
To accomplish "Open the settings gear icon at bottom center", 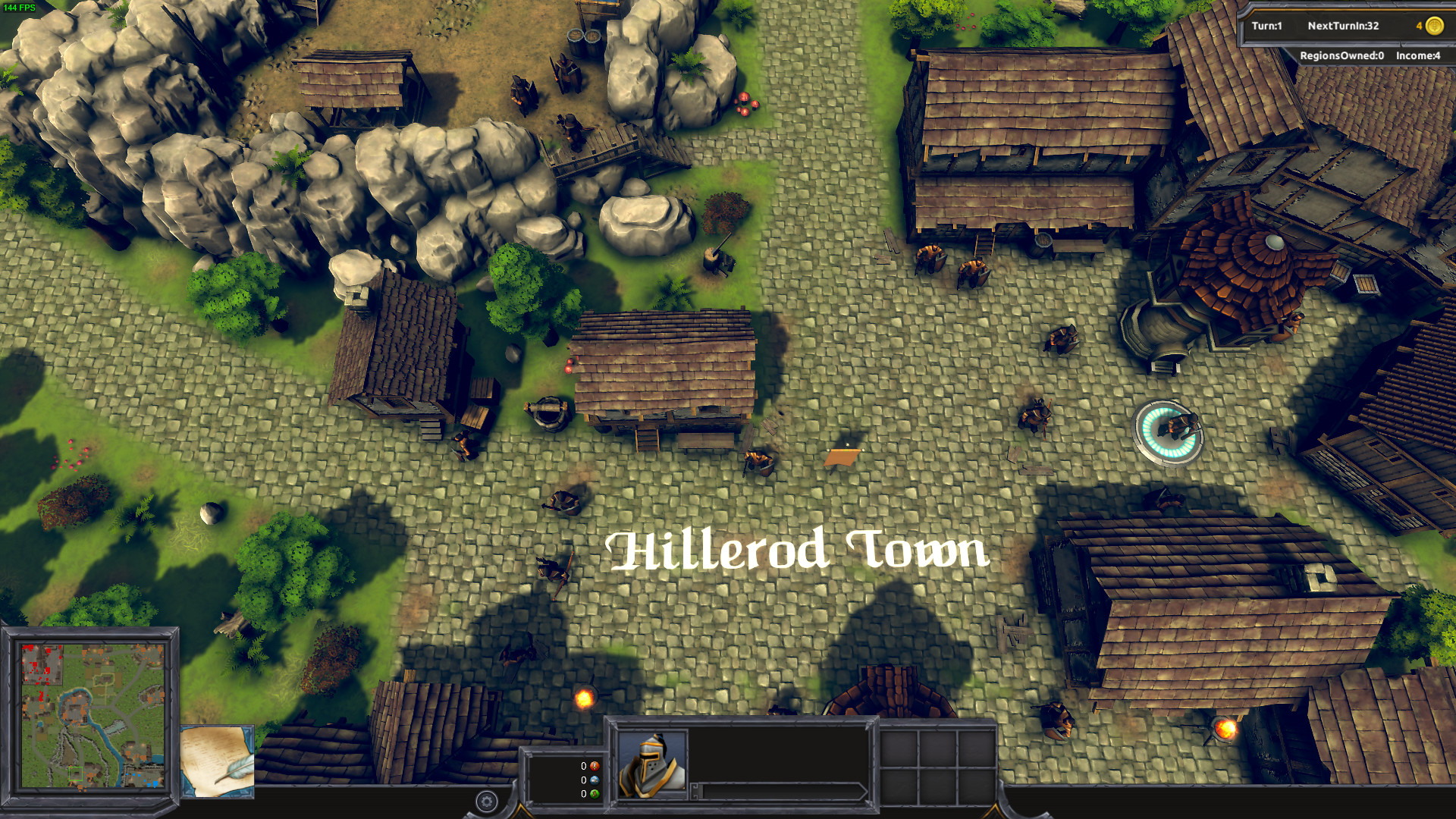I will tap(486, 800).
